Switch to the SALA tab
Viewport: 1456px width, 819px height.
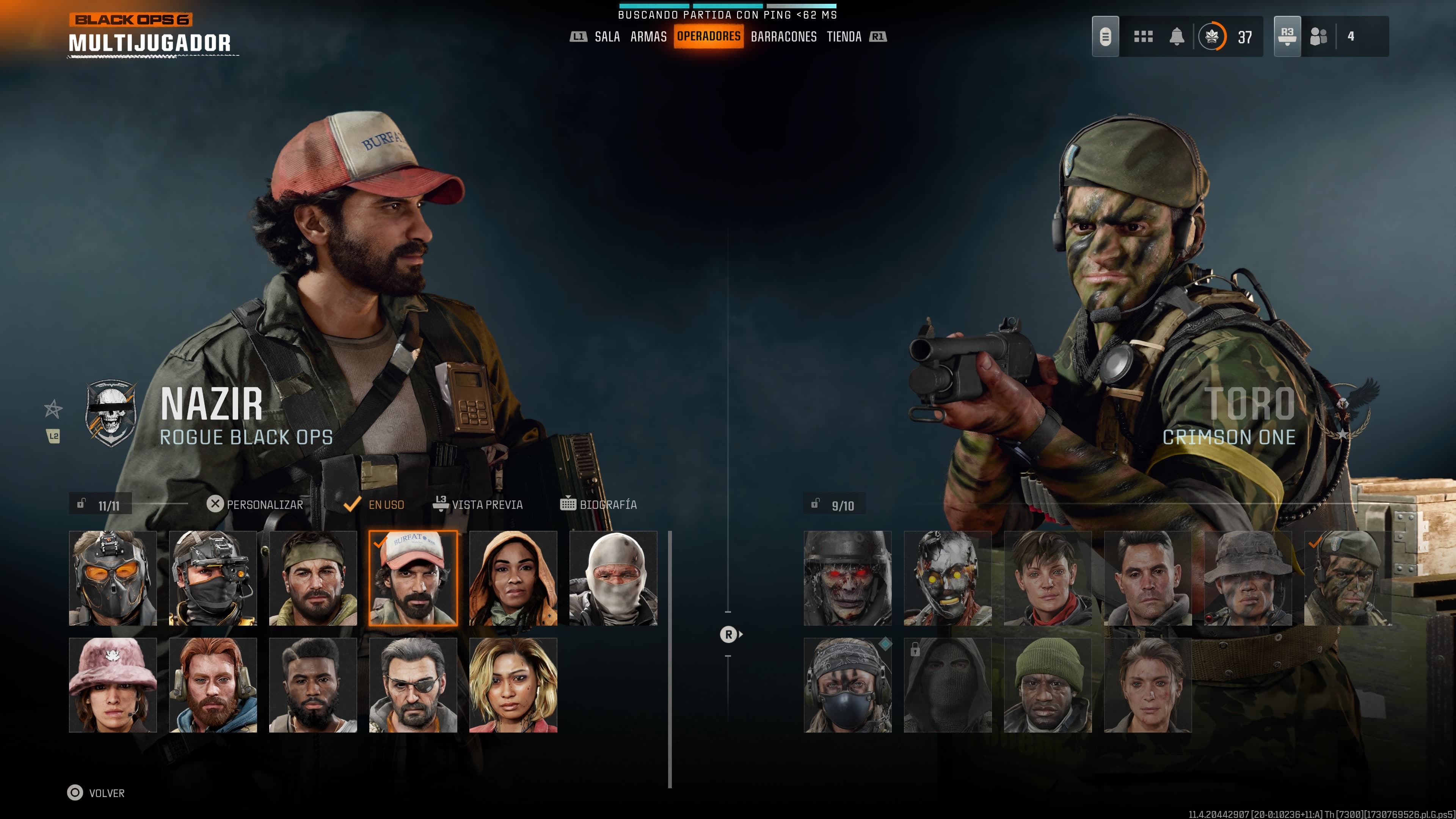pyautogui.click(x=607, y=37)
